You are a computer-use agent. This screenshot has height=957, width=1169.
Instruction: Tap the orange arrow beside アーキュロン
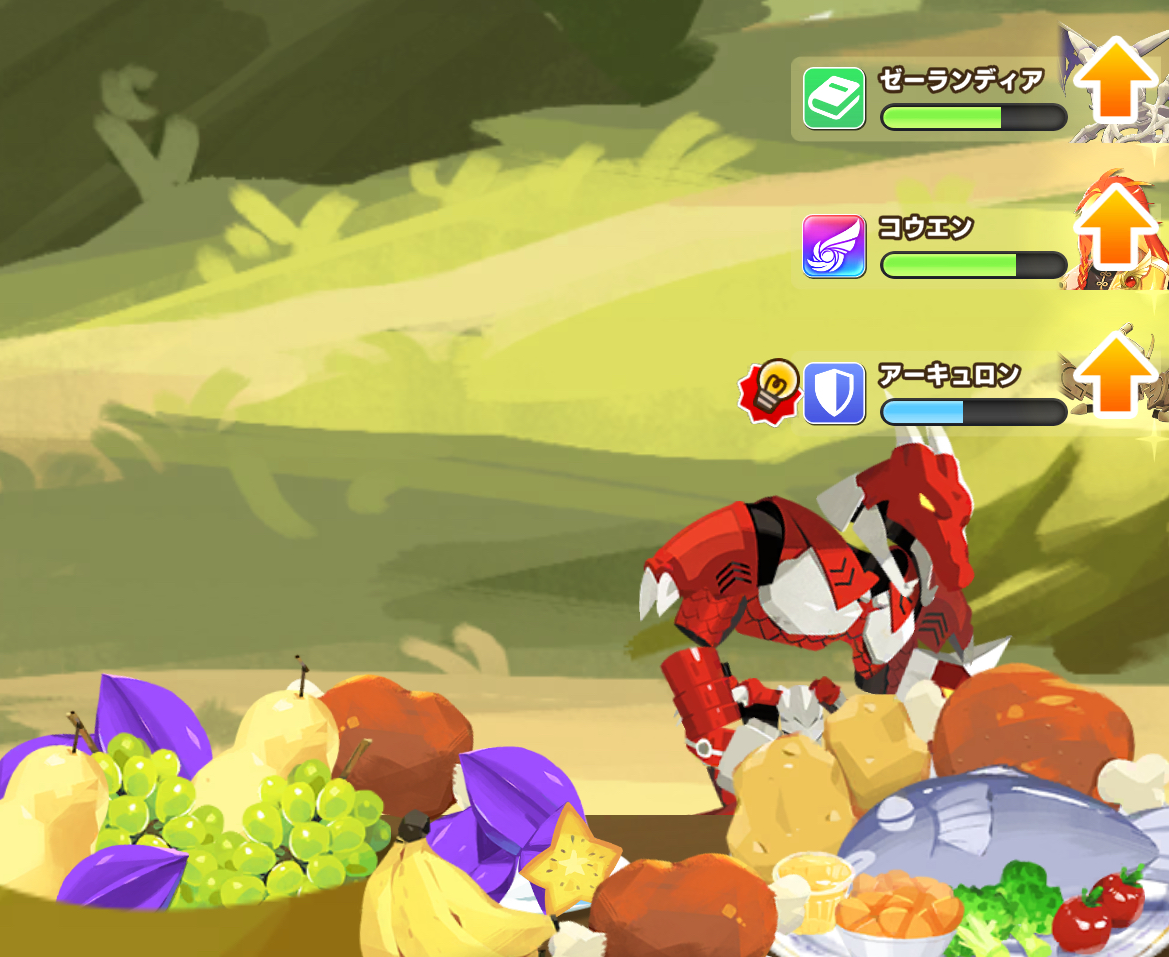coord(1114,374)
